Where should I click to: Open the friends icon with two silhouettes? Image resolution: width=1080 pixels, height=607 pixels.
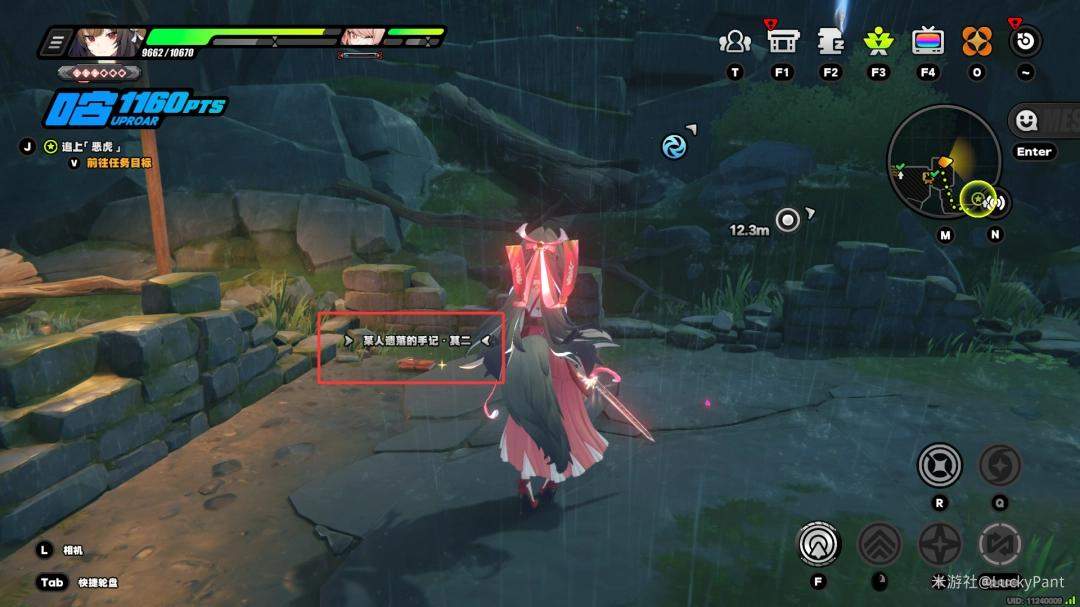click(735, 42)
